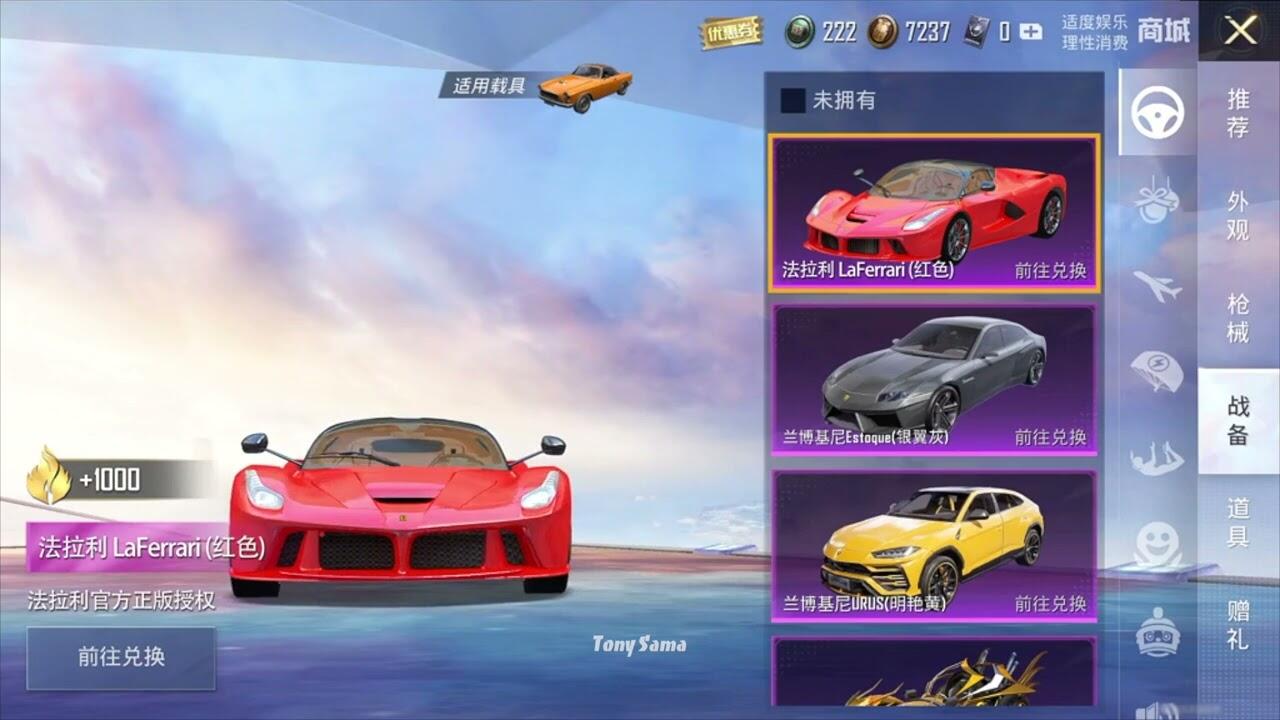This screenshot has width=1280, height=720.
Task: Switch to the 推荐 tab
Action: 1238,112
